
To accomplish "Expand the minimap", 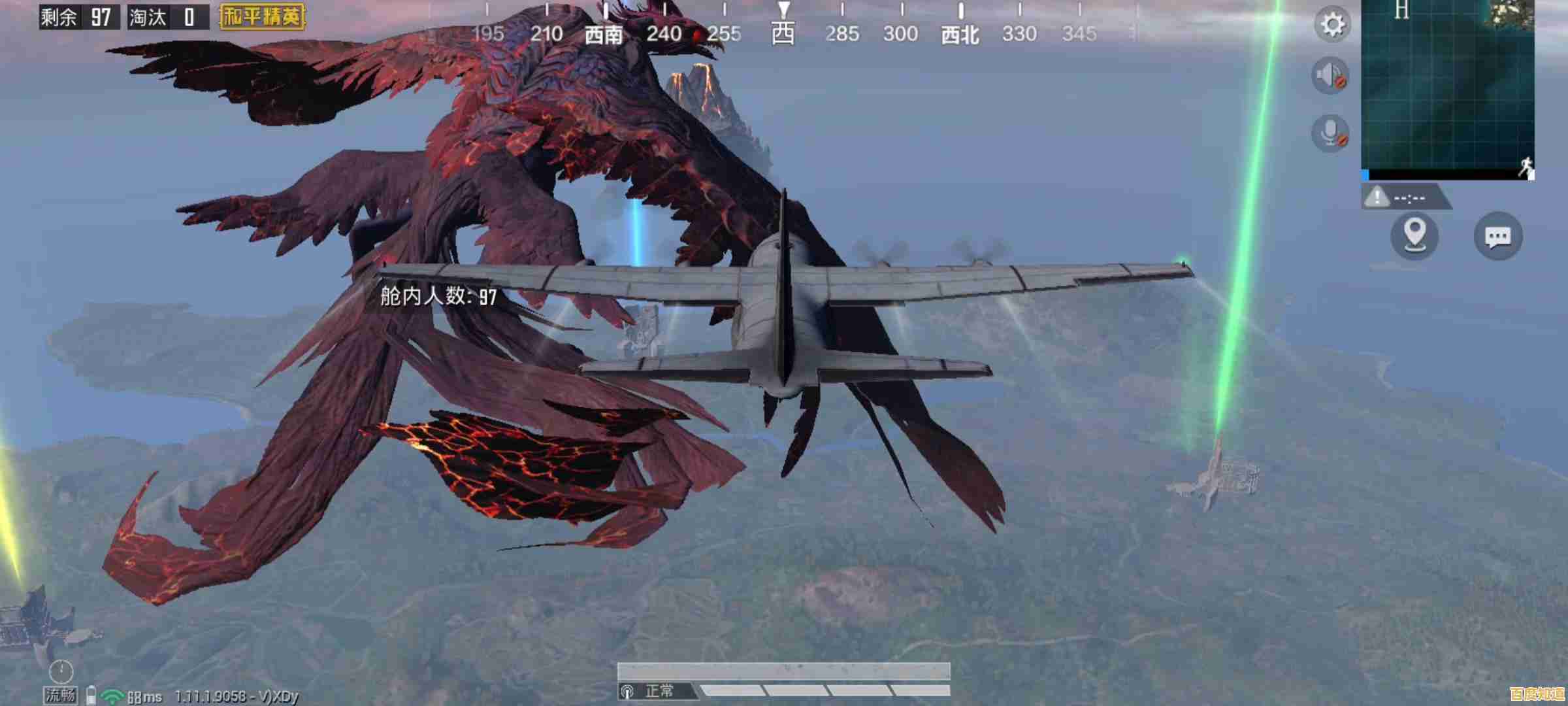I will [x=1447, y=88].
